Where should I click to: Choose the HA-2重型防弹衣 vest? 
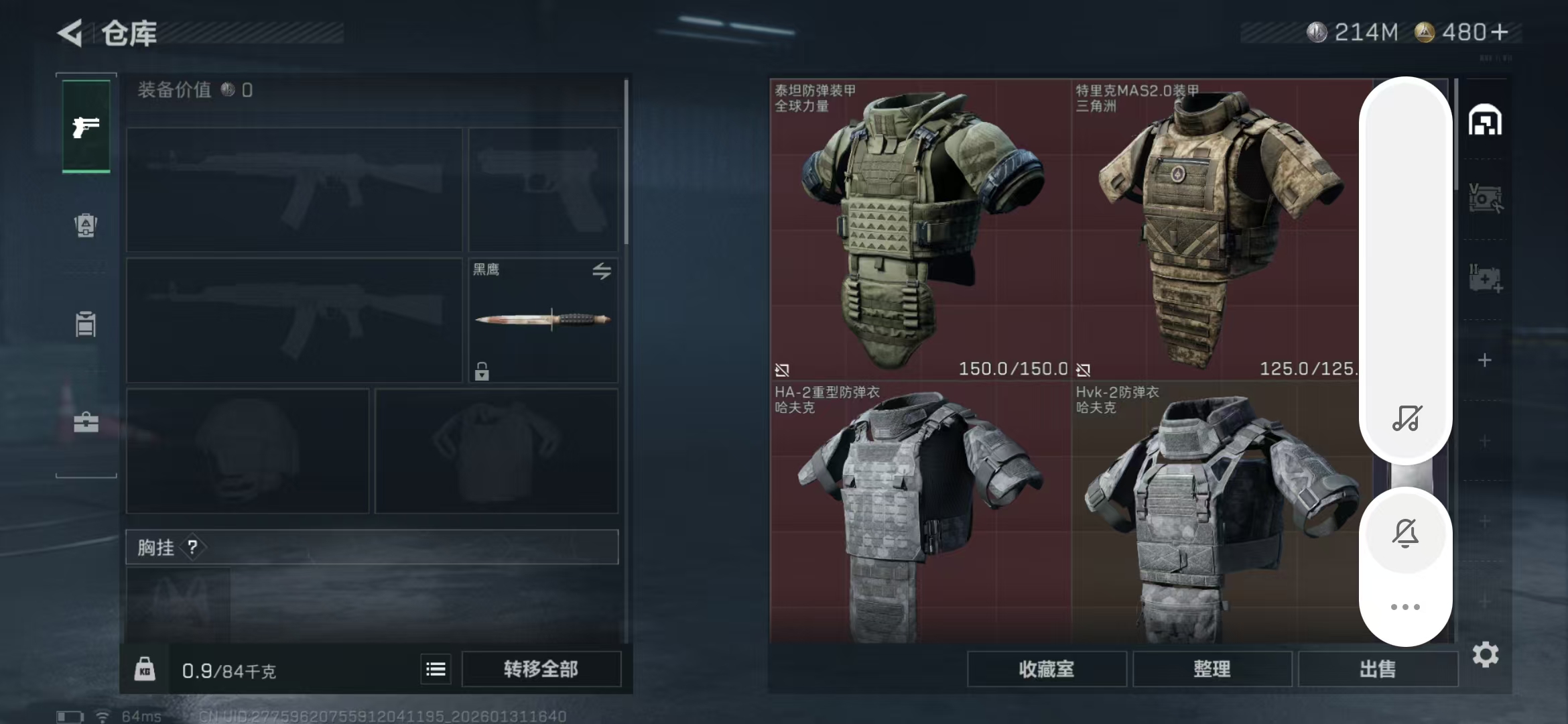pyautogui.click(x=919, y=514)
